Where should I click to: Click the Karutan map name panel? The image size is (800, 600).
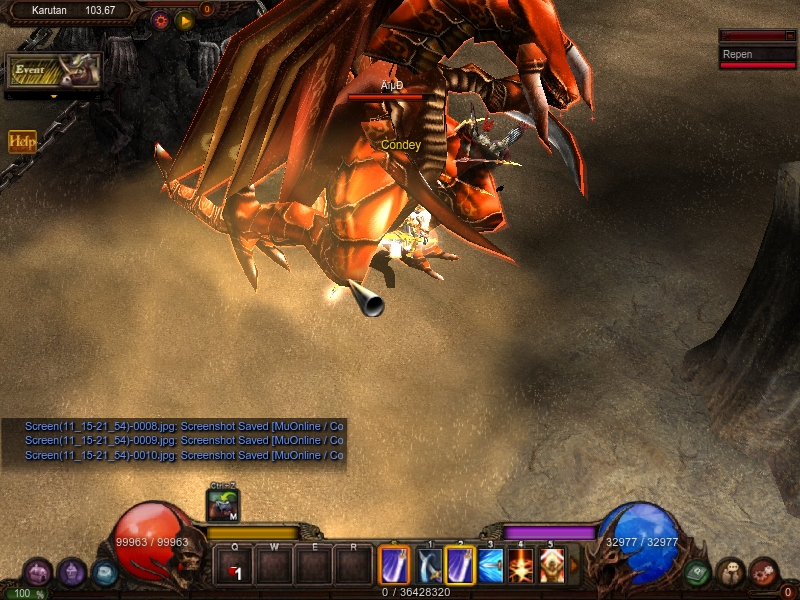click(72, 10)
